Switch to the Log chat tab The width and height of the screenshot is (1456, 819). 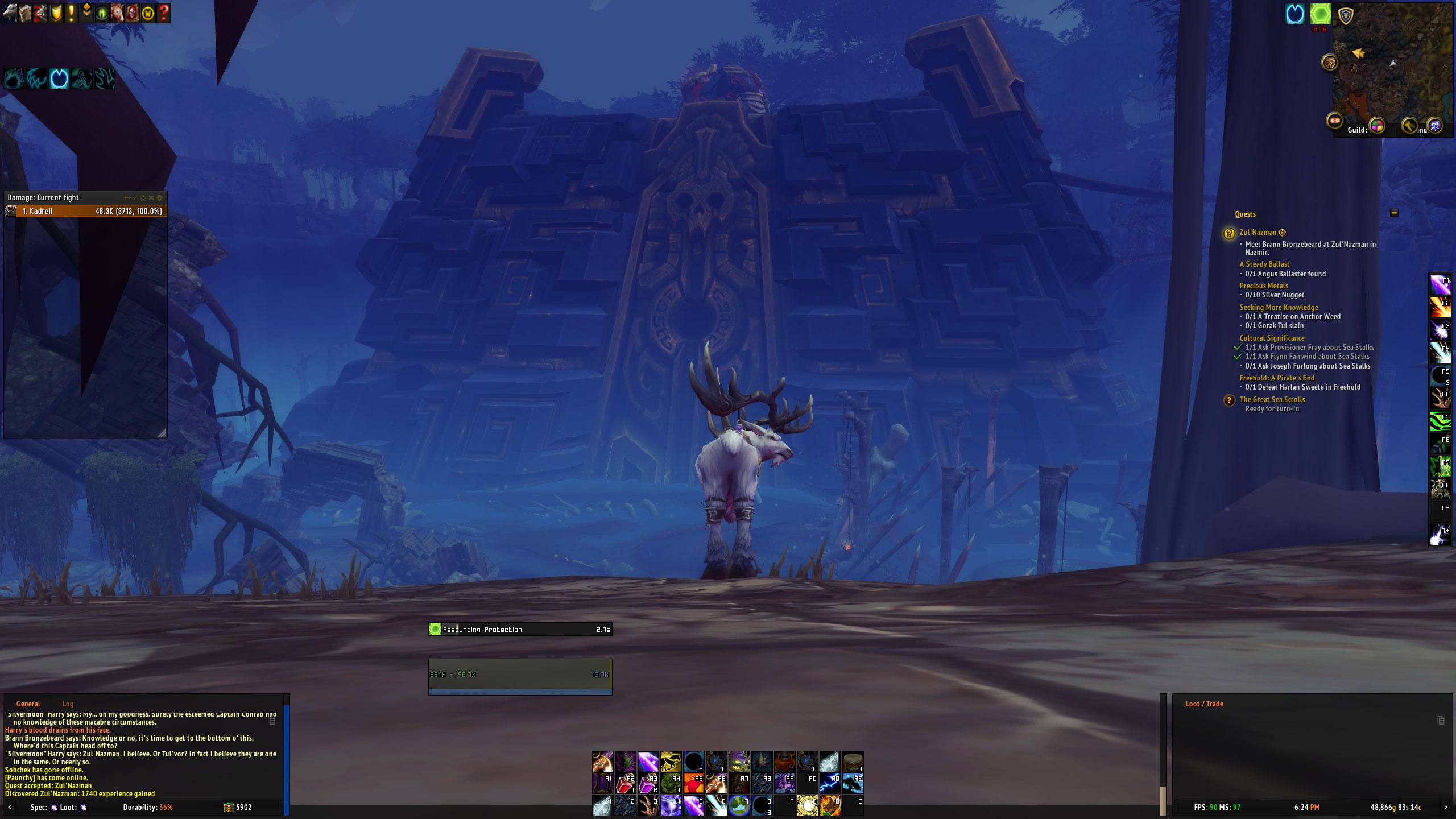point(68,704)
